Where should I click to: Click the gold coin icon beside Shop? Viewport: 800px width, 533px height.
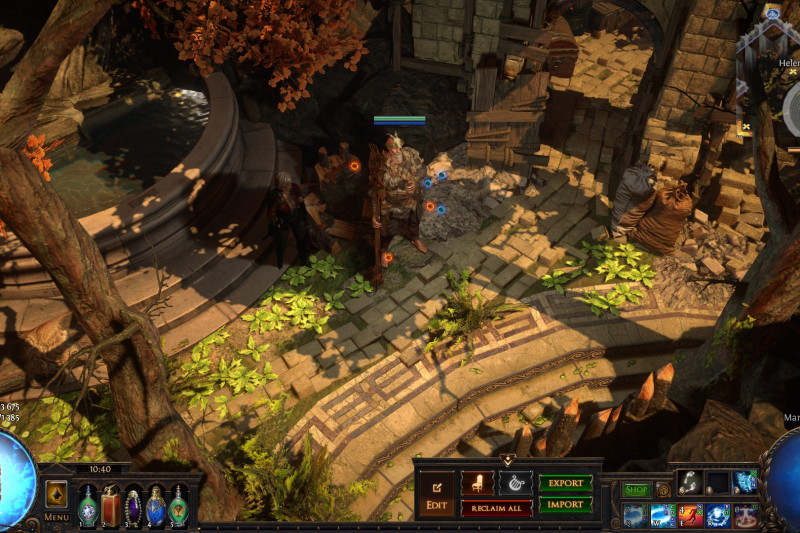(662, 490)
